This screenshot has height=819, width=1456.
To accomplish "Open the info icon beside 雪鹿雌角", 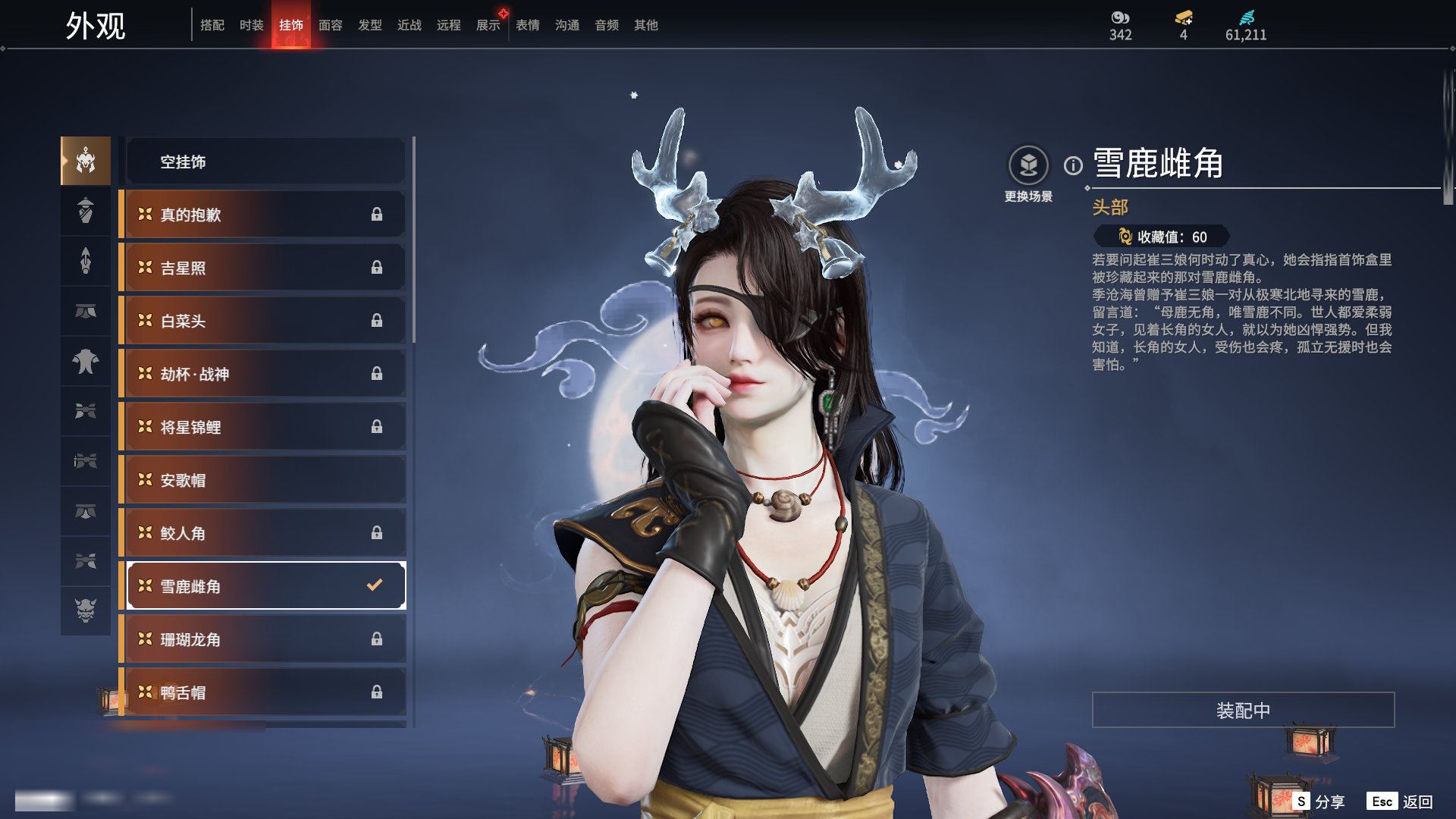I will click(x=1073, y=165).
